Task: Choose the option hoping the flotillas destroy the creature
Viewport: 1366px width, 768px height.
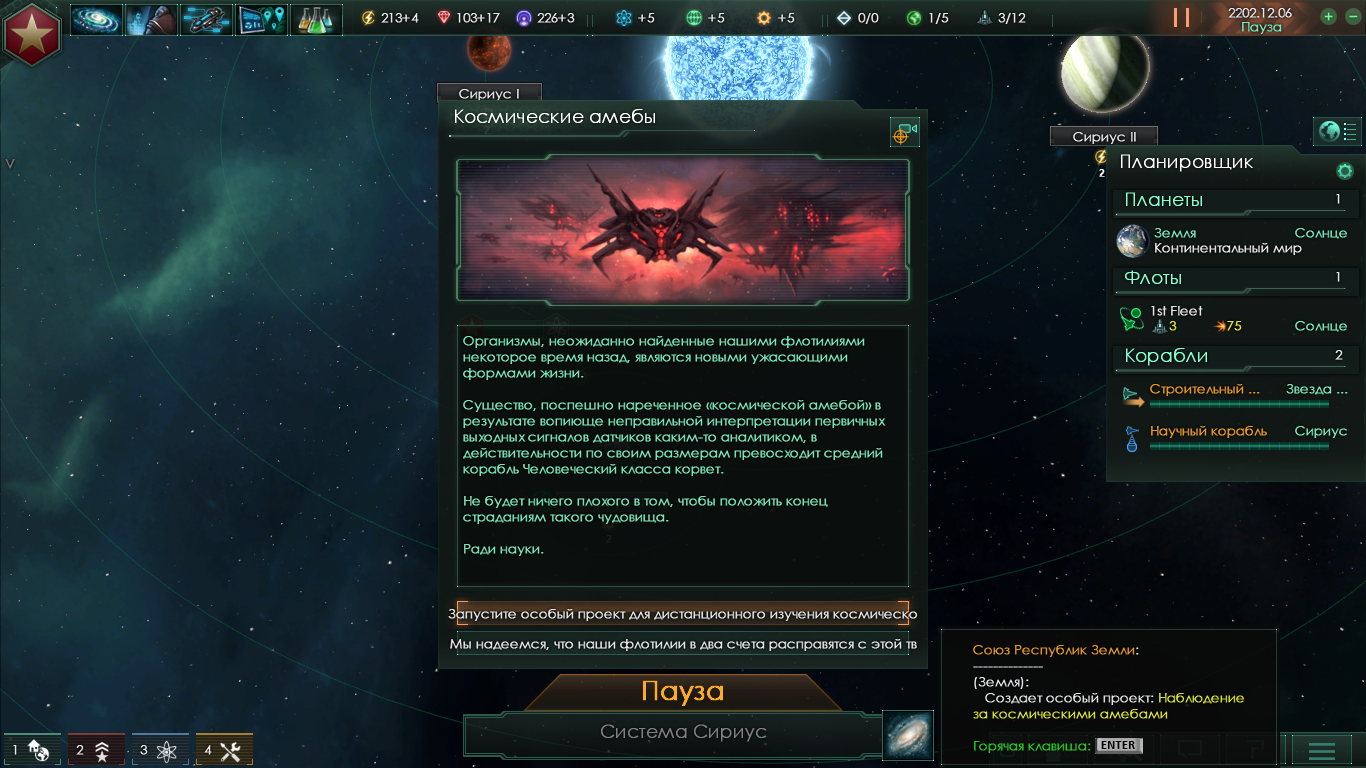Action: [683, 644]
